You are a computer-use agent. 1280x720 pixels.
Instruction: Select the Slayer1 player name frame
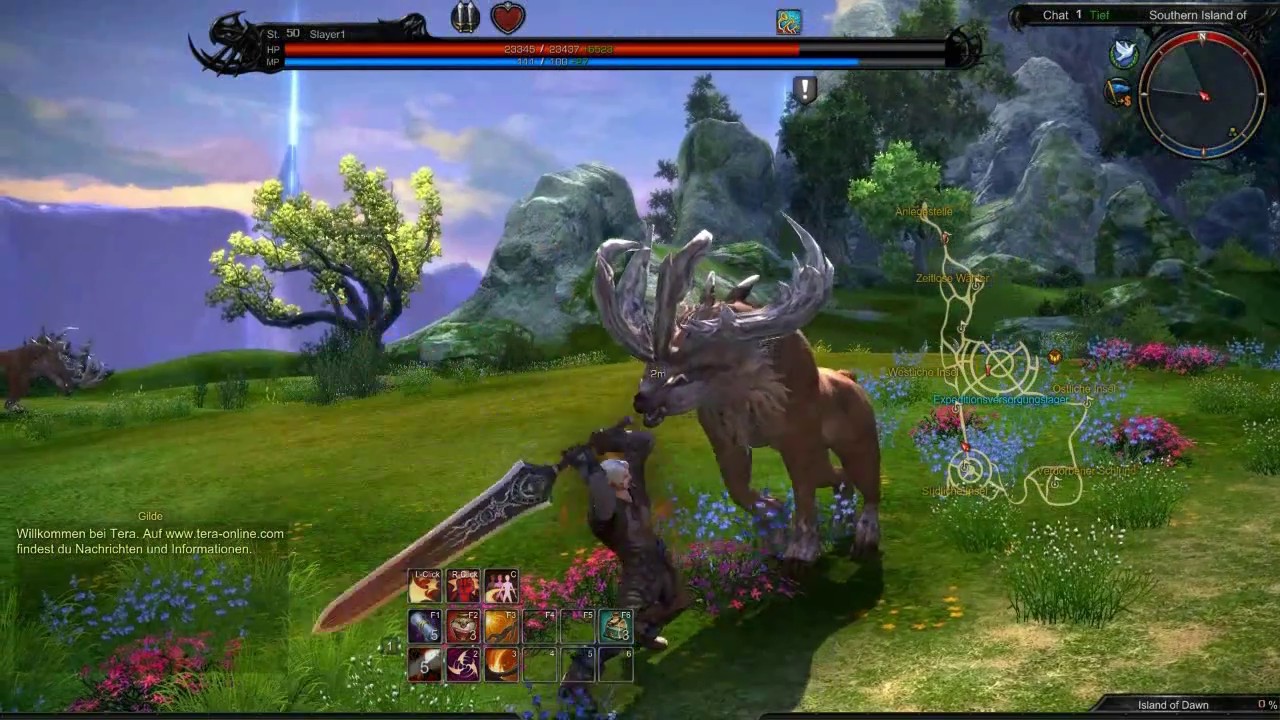(327, 34)
